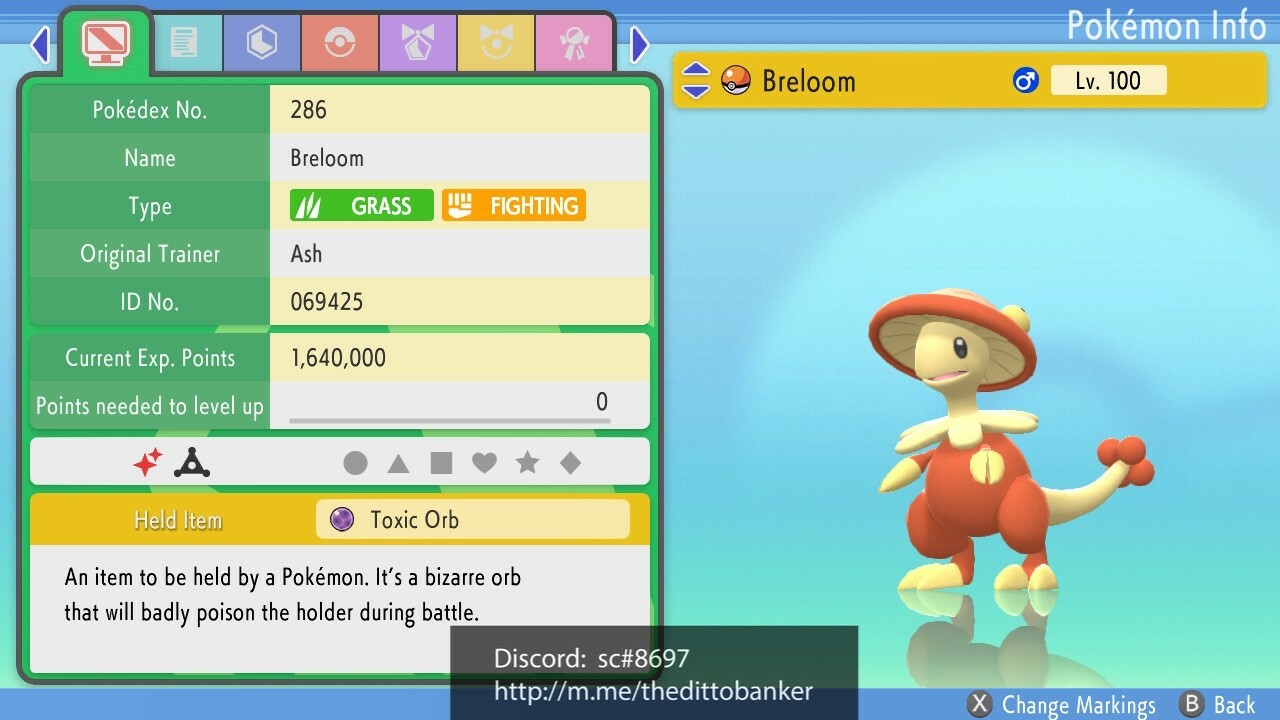
Task: Show the pink ribbons tab
Action: click(574, 43)
